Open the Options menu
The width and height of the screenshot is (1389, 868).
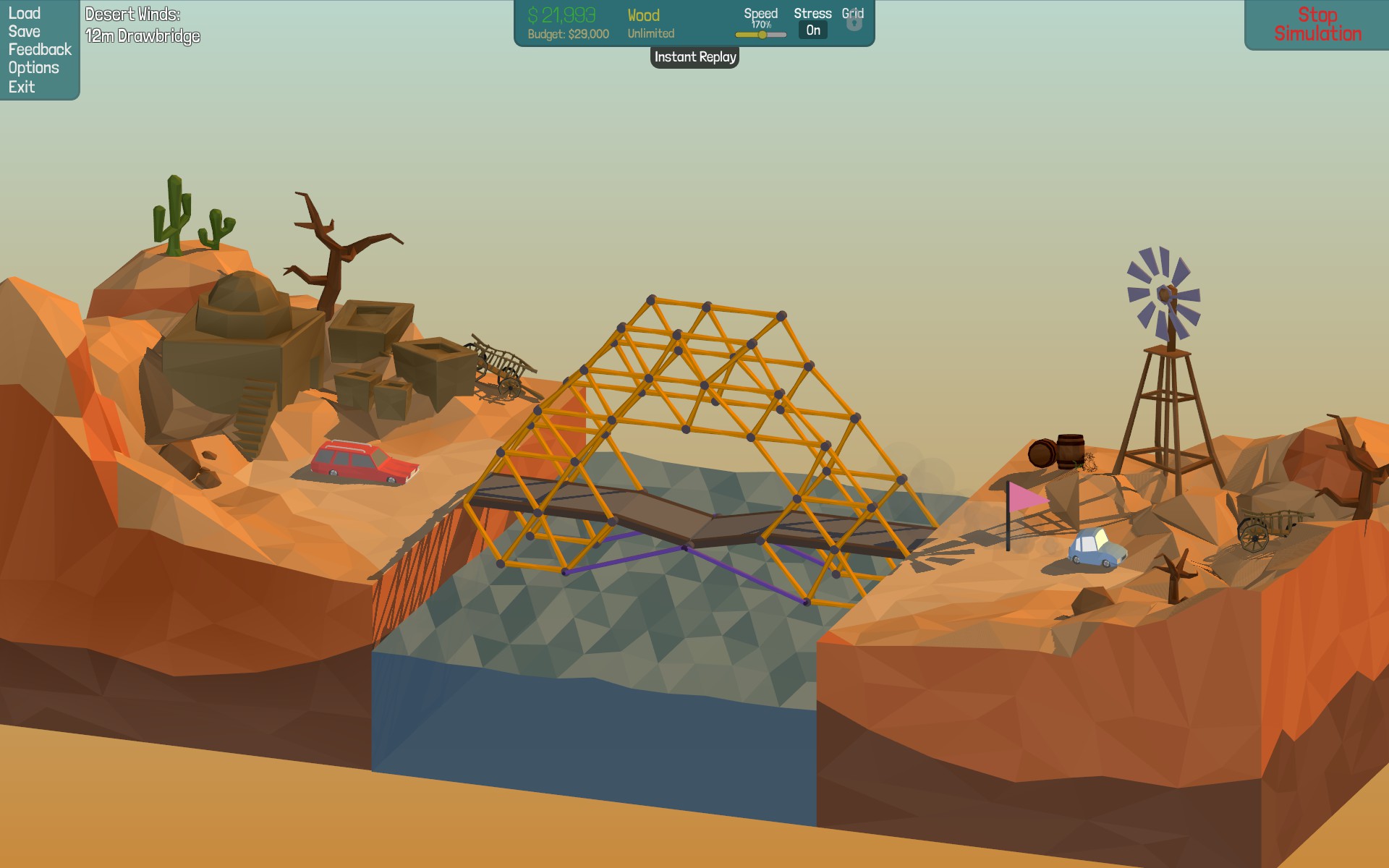tap(33, 68)
